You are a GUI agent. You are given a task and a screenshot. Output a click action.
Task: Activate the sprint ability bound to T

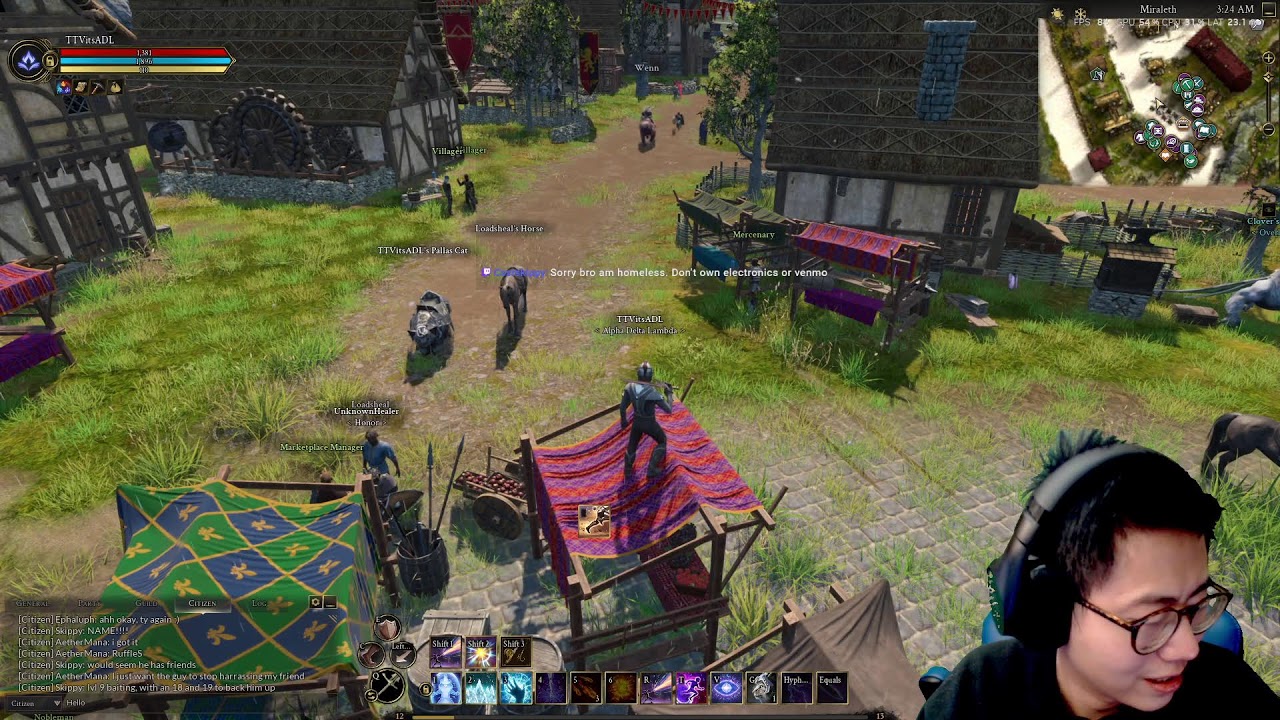point(692,688)
